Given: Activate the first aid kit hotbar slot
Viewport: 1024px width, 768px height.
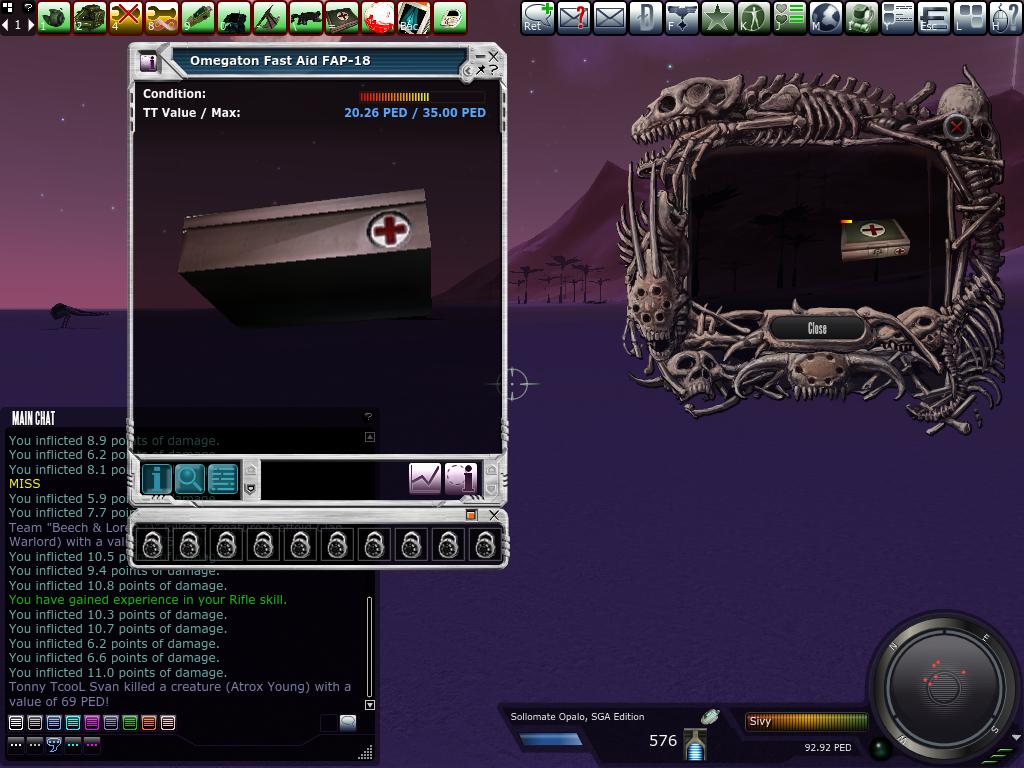Looking at the screenshot, I should (343, 17).
